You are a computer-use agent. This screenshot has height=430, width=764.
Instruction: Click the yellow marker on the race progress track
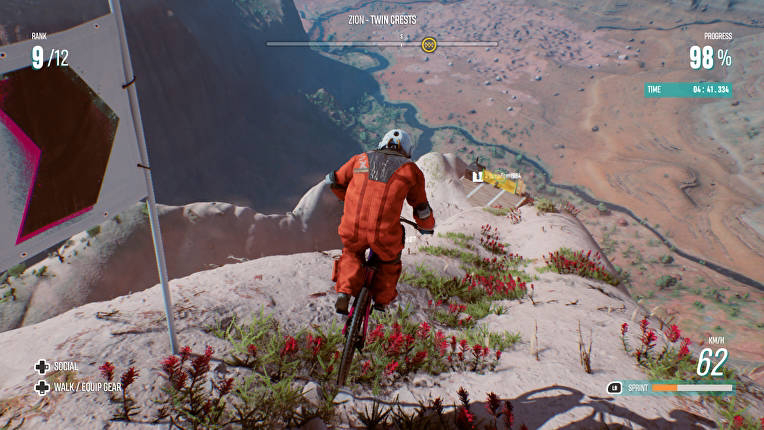(x=429, y=44)
